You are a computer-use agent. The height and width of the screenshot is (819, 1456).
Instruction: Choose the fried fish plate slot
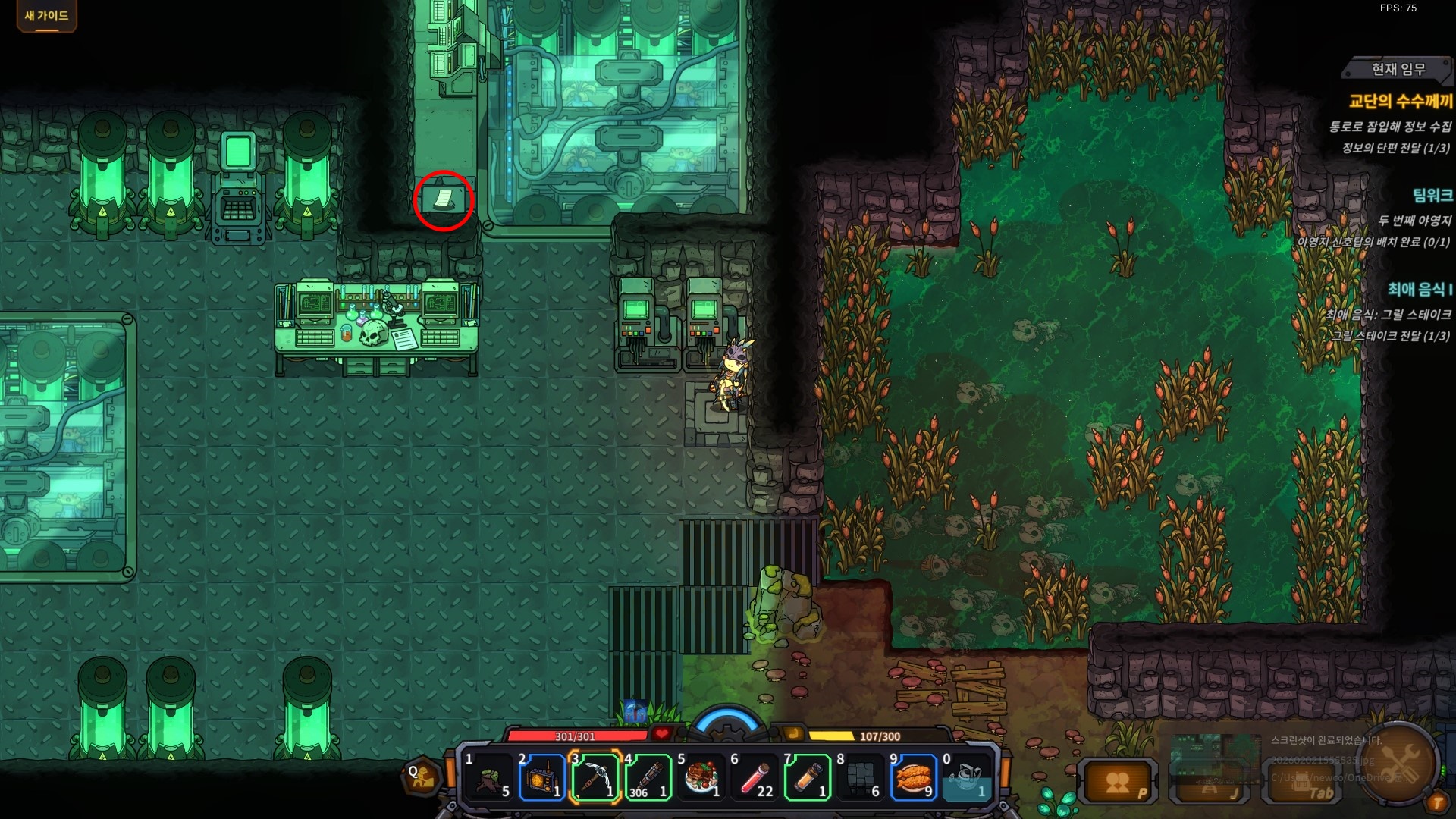tap(914, 777)
